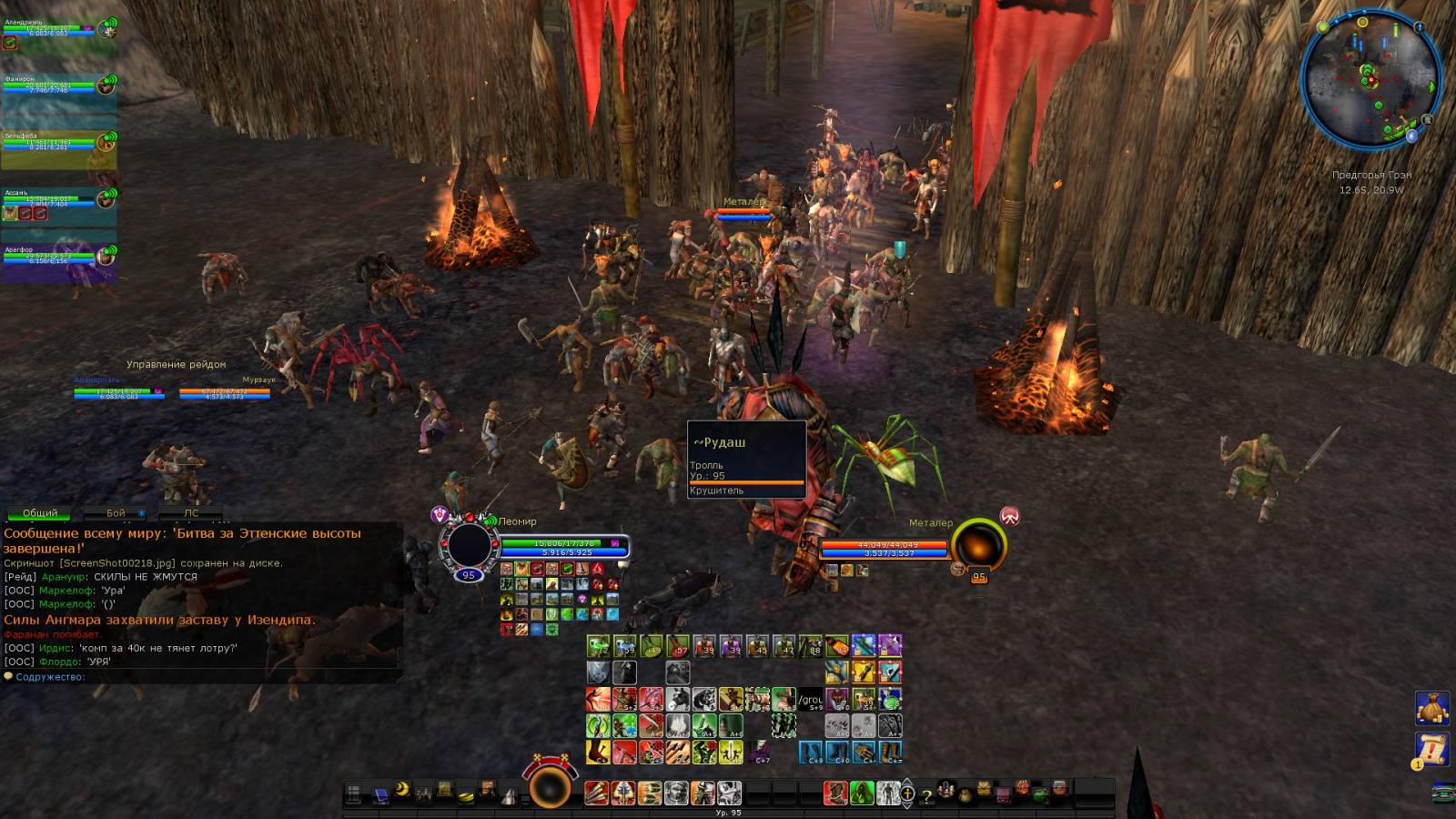The height and width of the screenshot is (819, 1456).
Task: Open the circular minimap
Action: point(1370,78)
